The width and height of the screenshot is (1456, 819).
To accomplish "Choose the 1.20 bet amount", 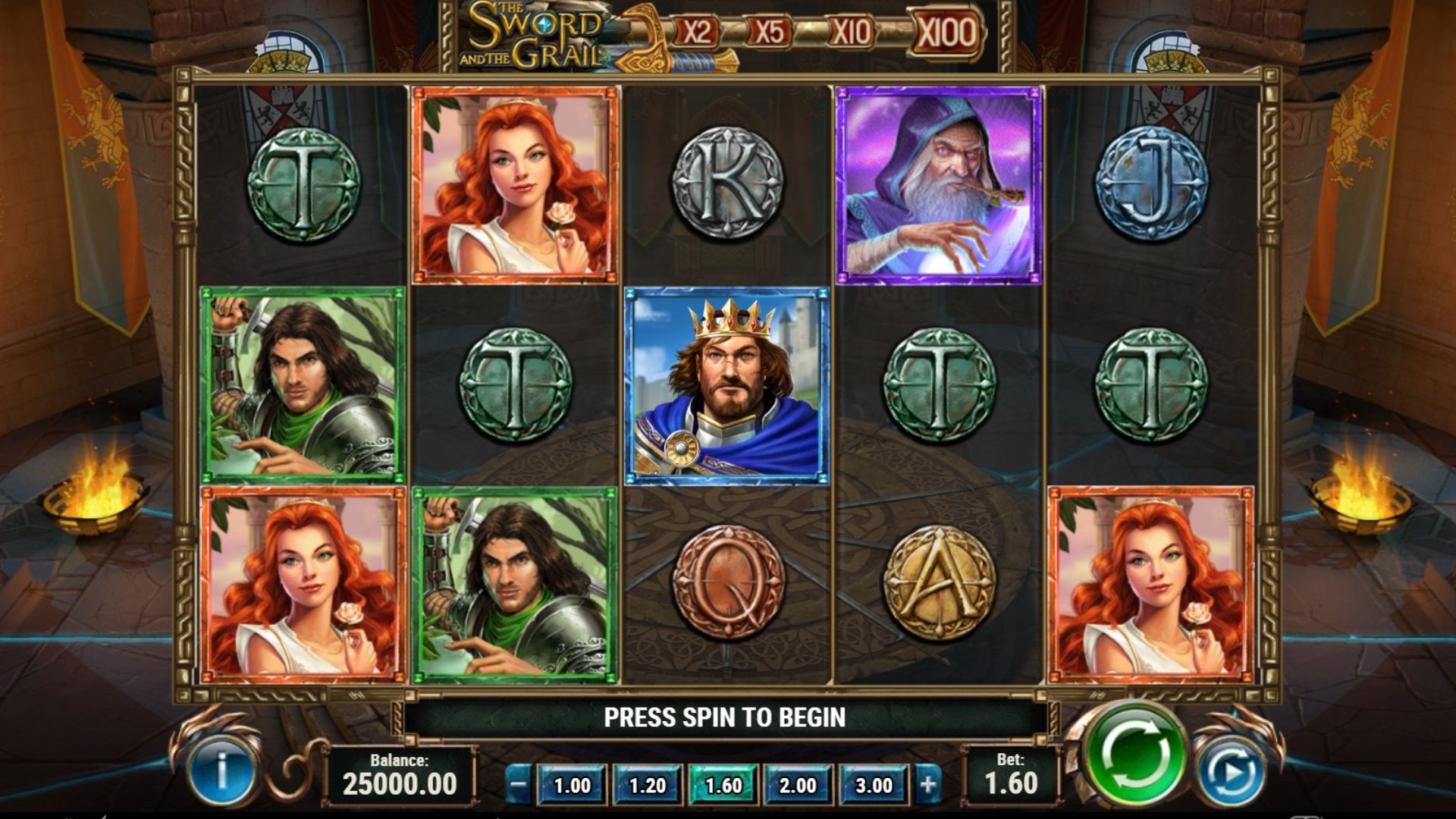I will (x=647, y=786).
